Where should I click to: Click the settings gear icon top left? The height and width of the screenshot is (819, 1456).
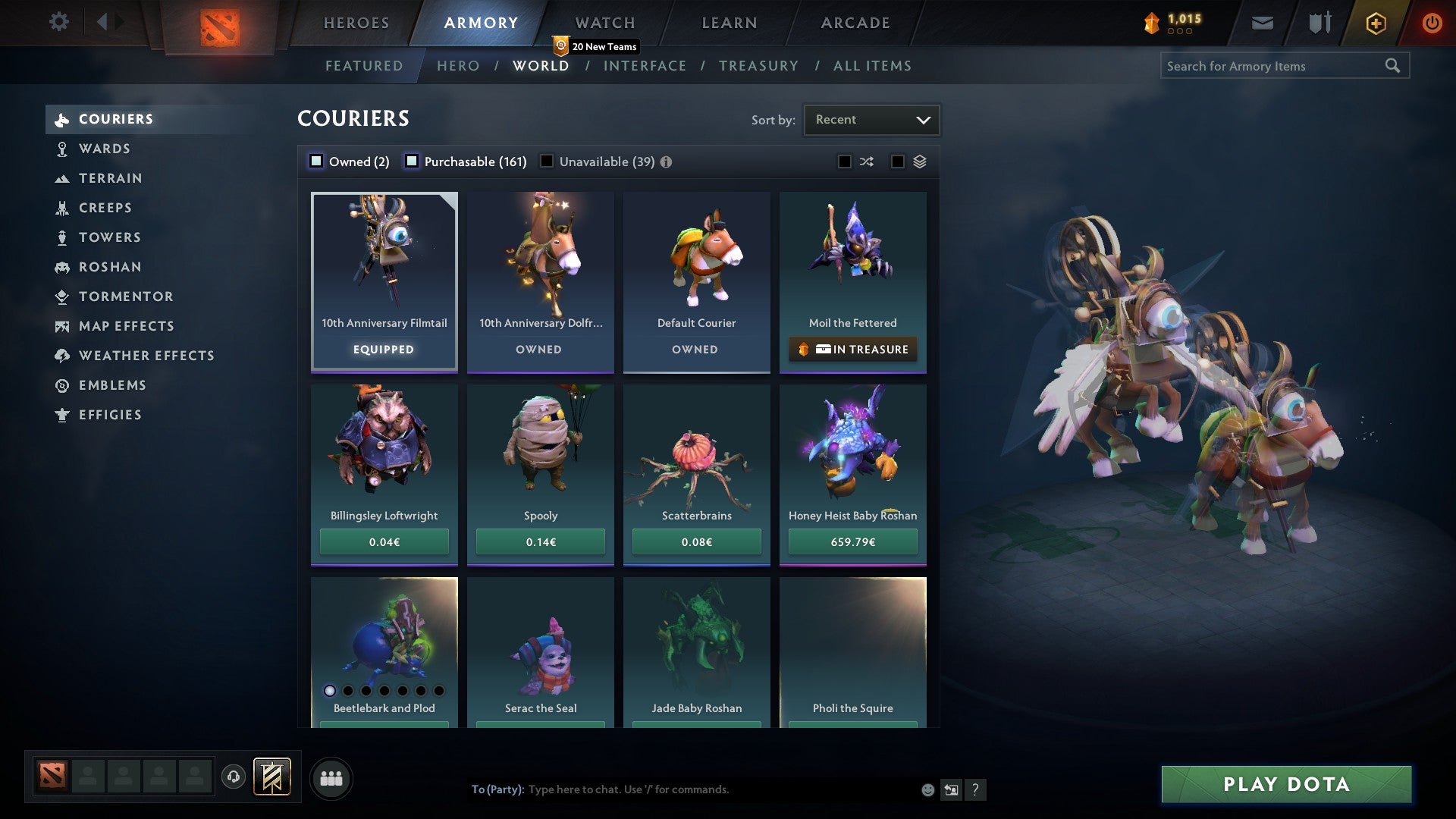[58, 22]
